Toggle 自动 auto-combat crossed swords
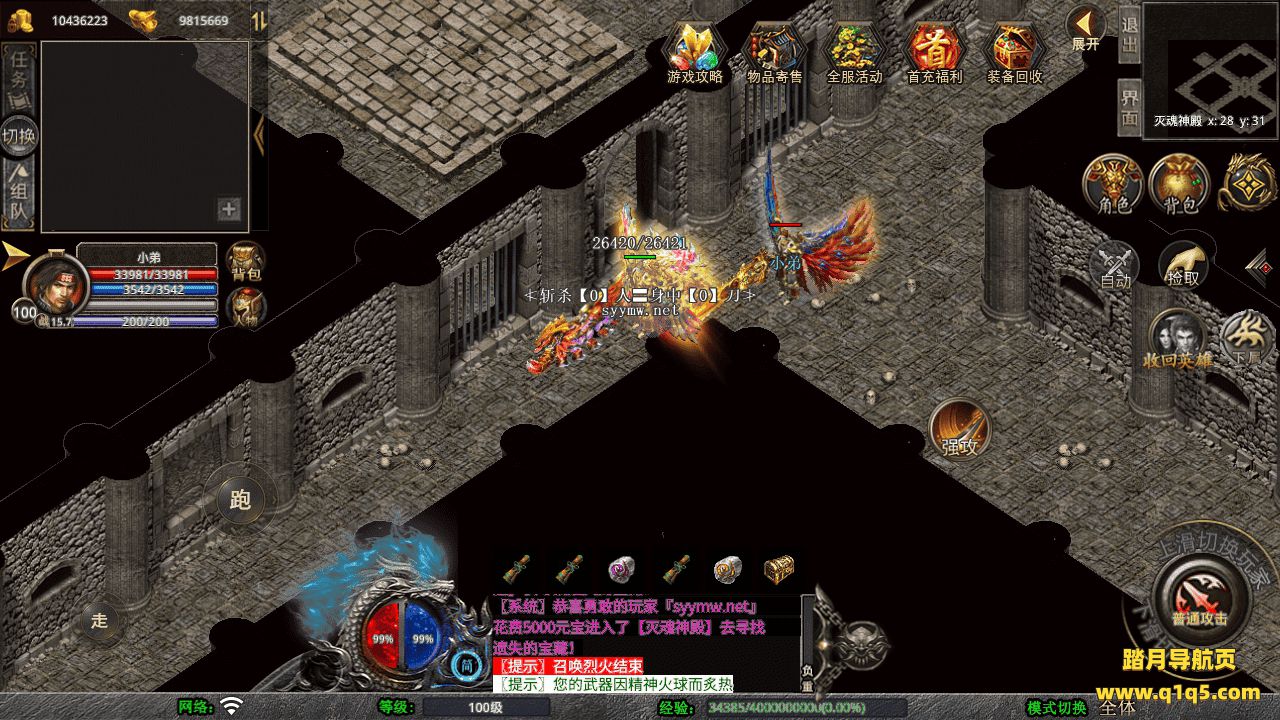Image resolution: width=1280 pixels, height=720 pixels. 1115,265
